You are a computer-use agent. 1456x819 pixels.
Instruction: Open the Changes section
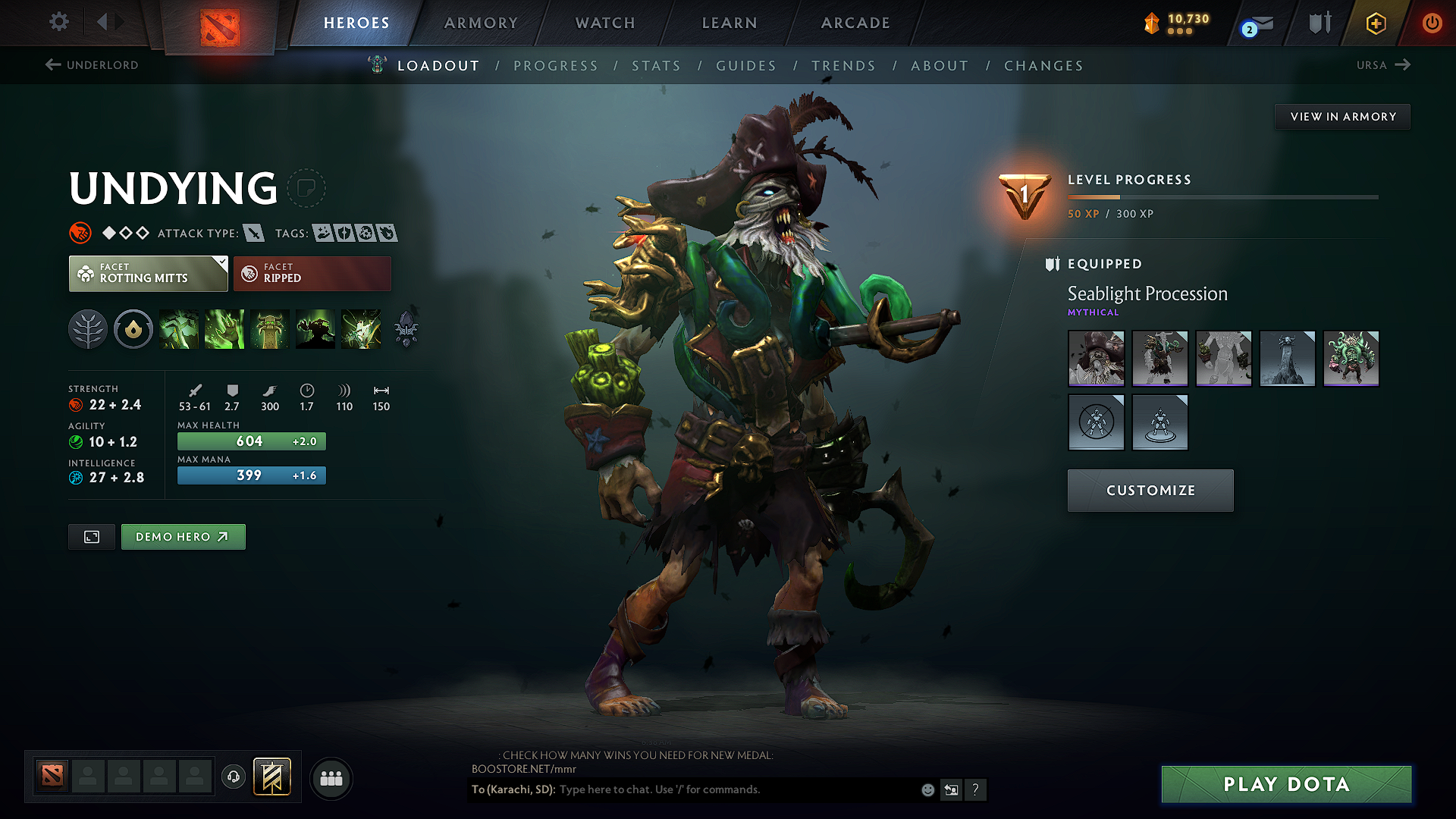(x=1043, y=66)
